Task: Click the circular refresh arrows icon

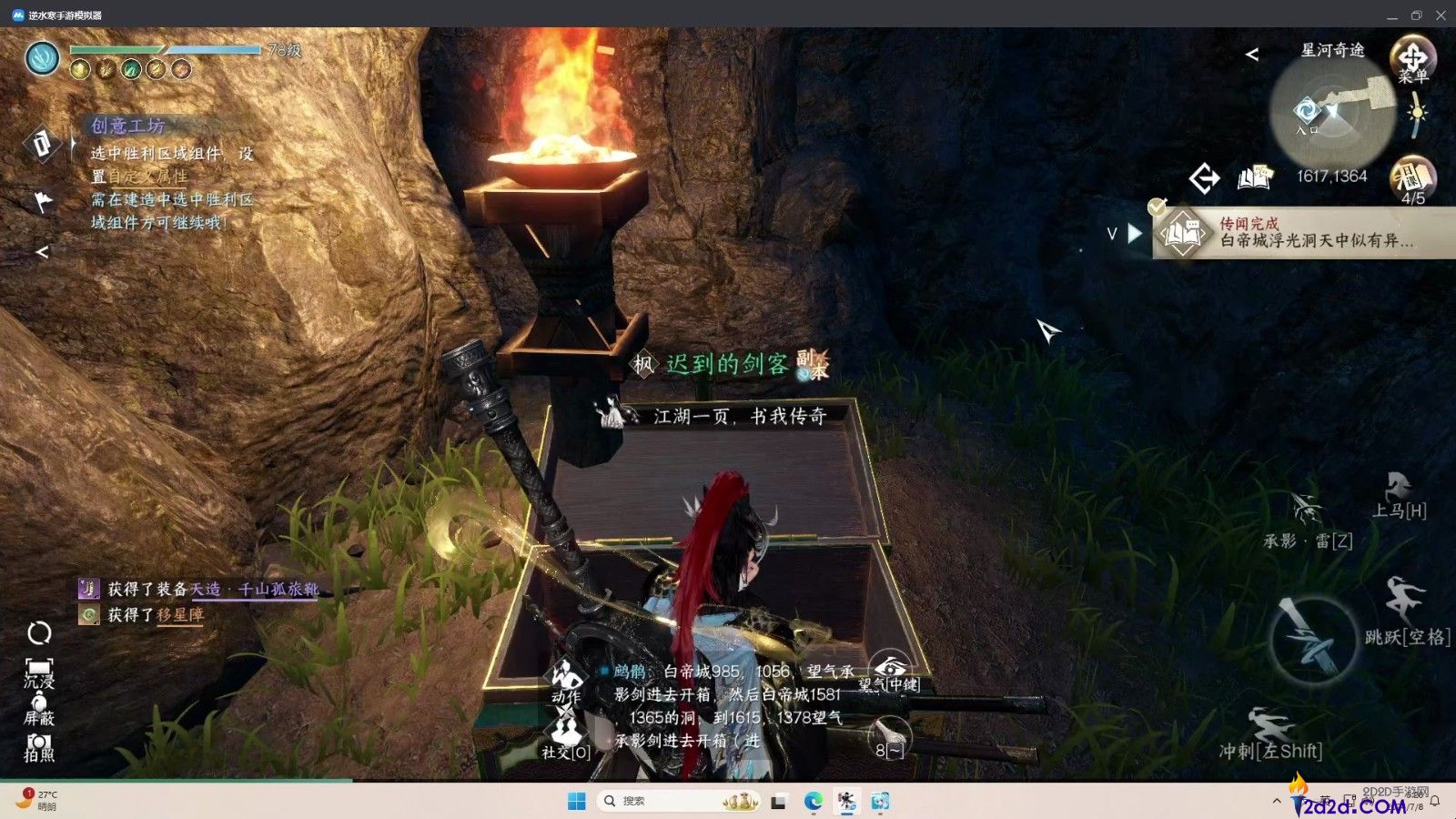Action: 39,632
